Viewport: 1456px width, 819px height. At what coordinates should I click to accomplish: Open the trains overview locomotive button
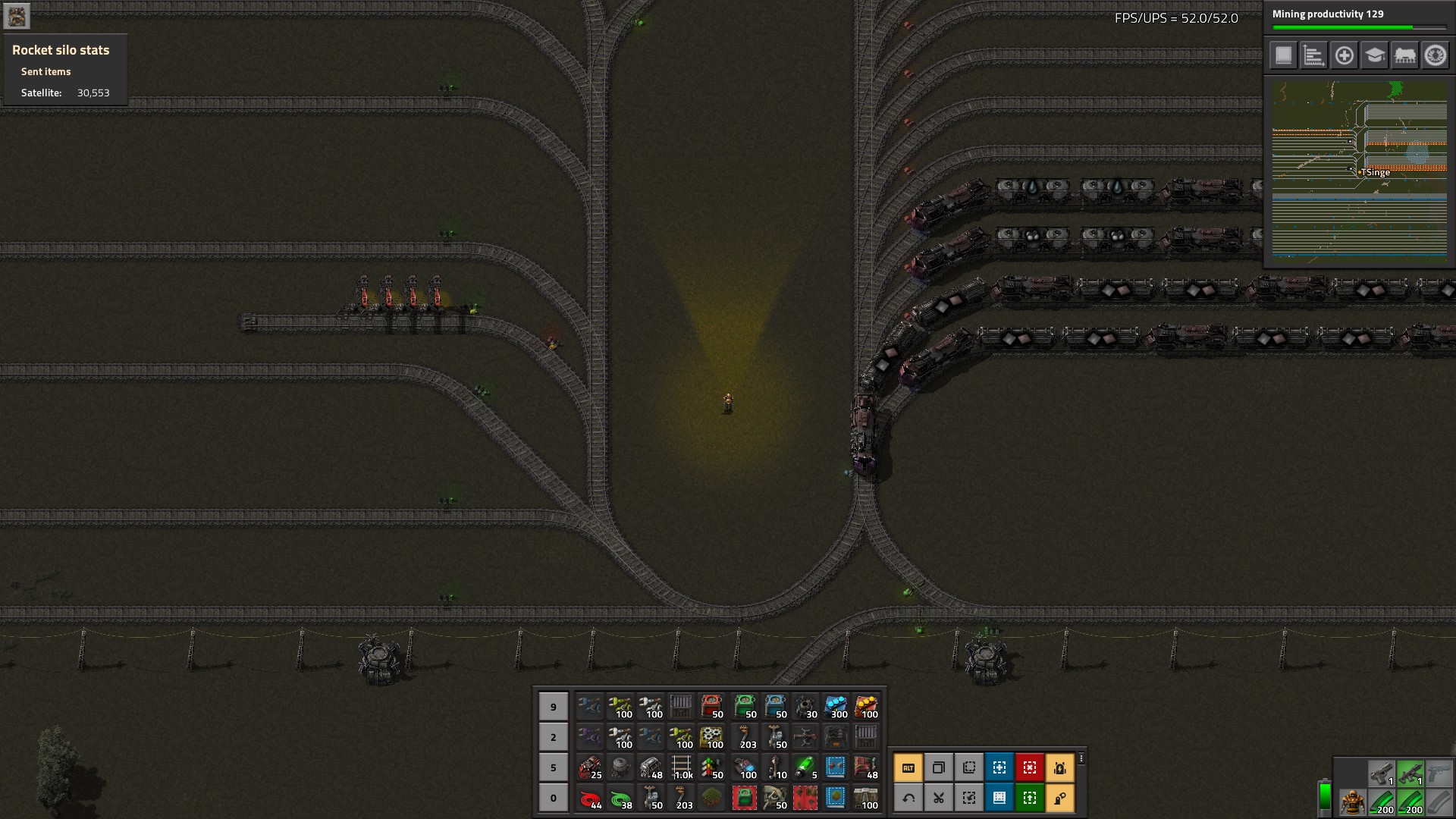coord(1404,55)
